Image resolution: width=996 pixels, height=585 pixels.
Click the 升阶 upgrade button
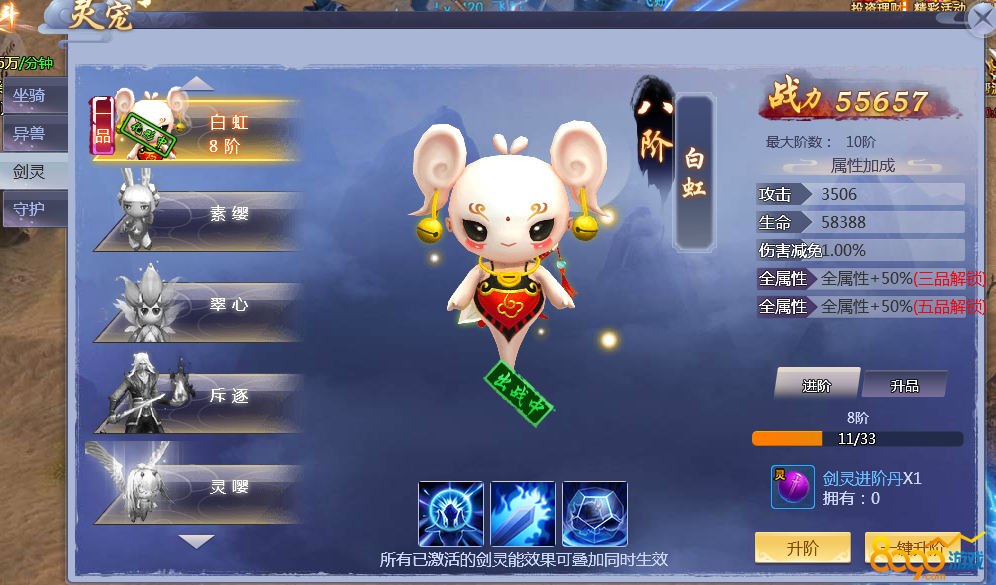point(802,548)
